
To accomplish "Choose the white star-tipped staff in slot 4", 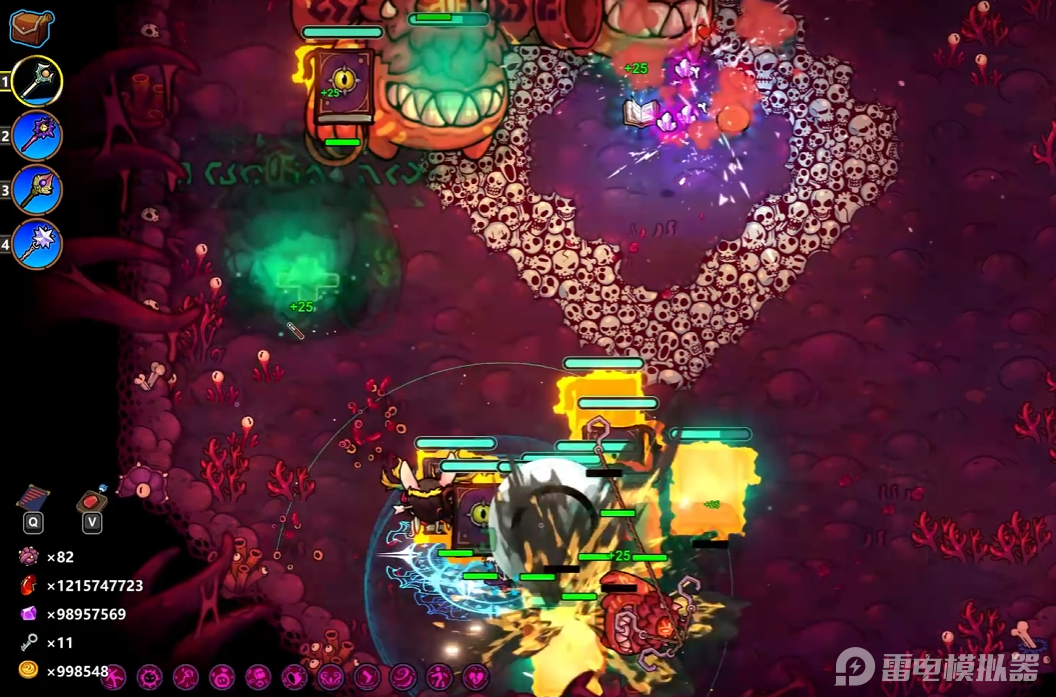I will tap(37, 244).
